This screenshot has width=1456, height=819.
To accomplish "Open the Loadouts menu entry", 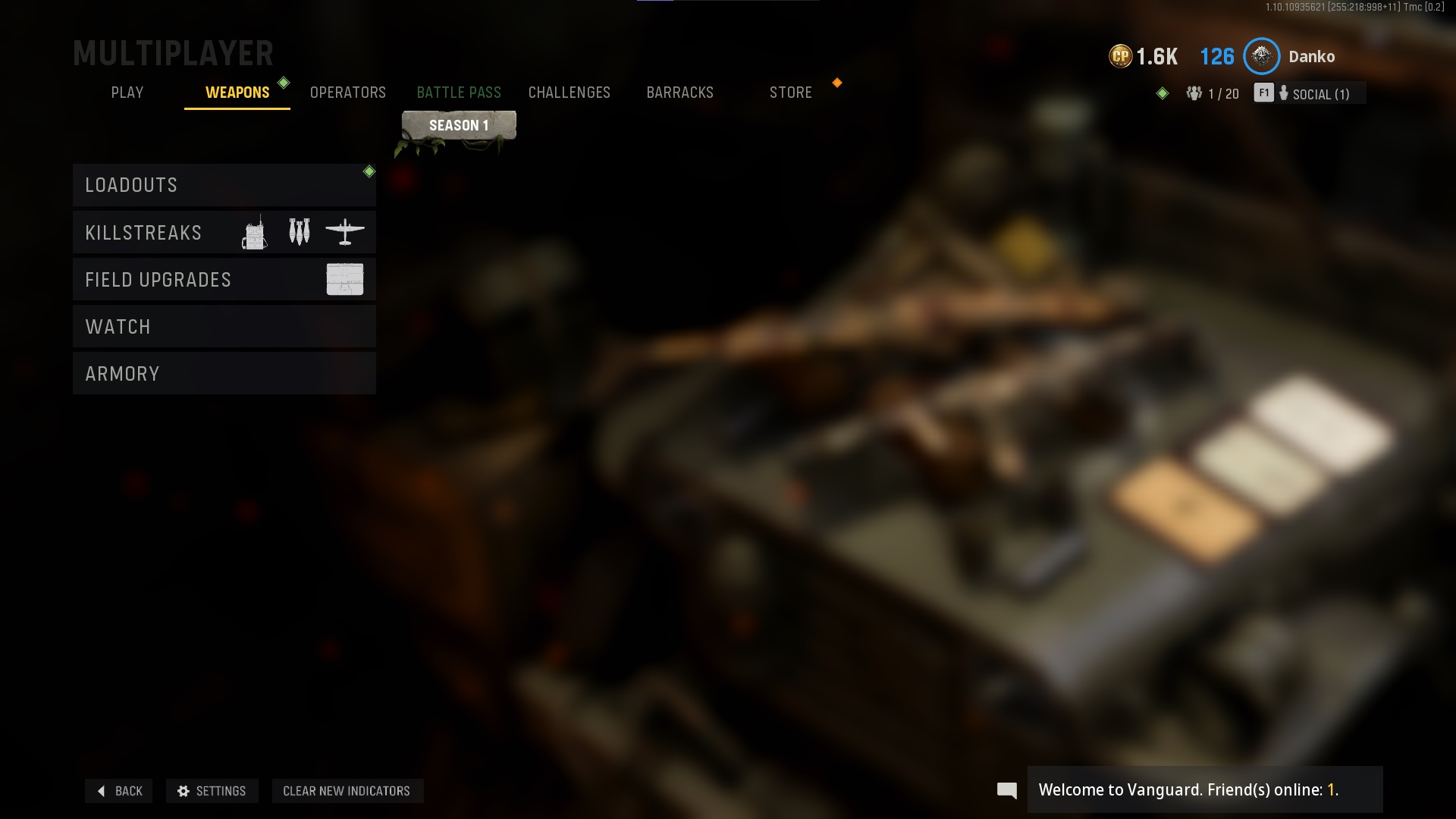I will point(224,185).
